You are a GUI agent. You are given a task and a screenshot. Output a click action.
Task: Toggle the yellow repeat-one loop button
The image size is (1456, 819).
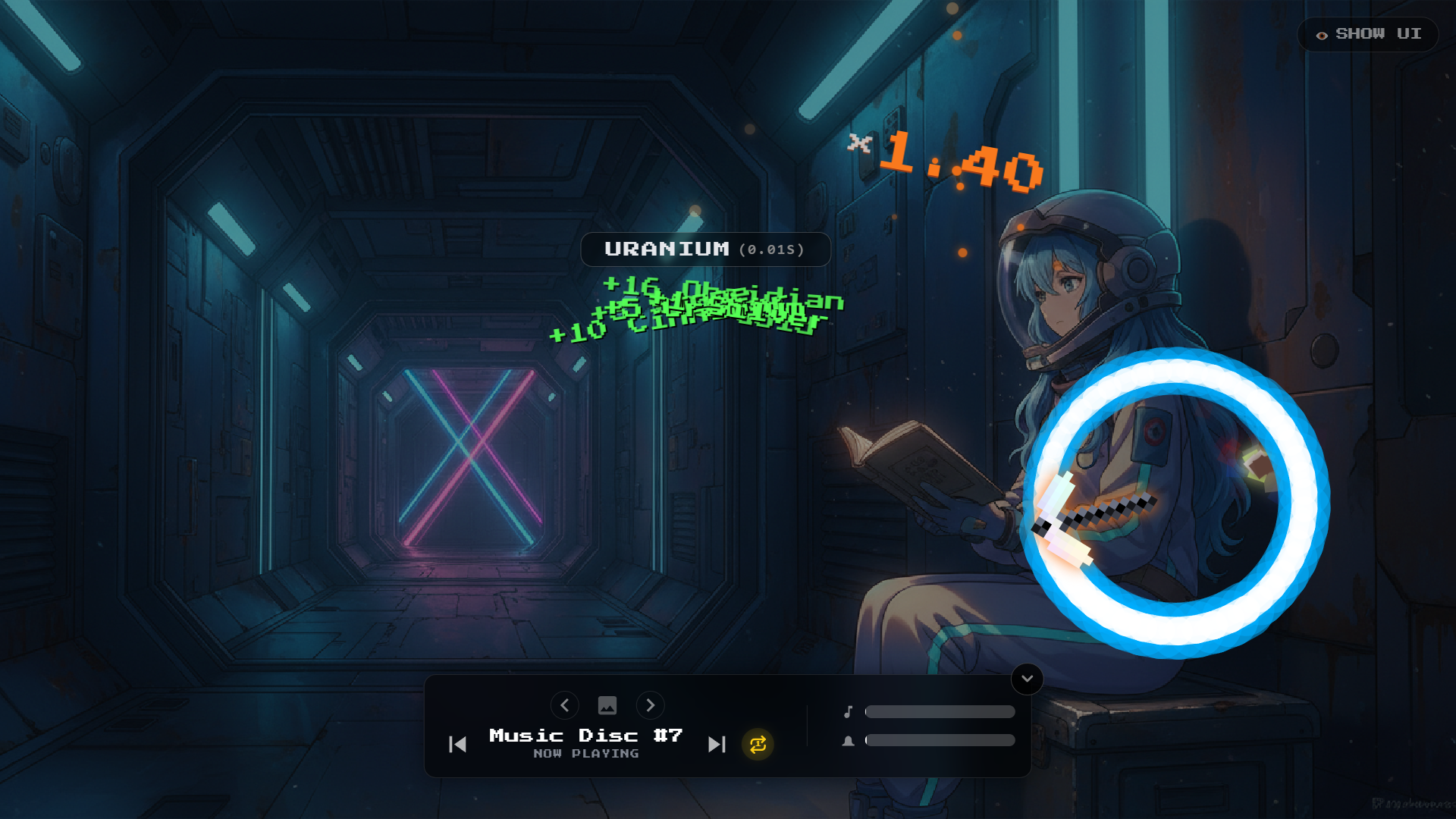(x=757, y=745)
